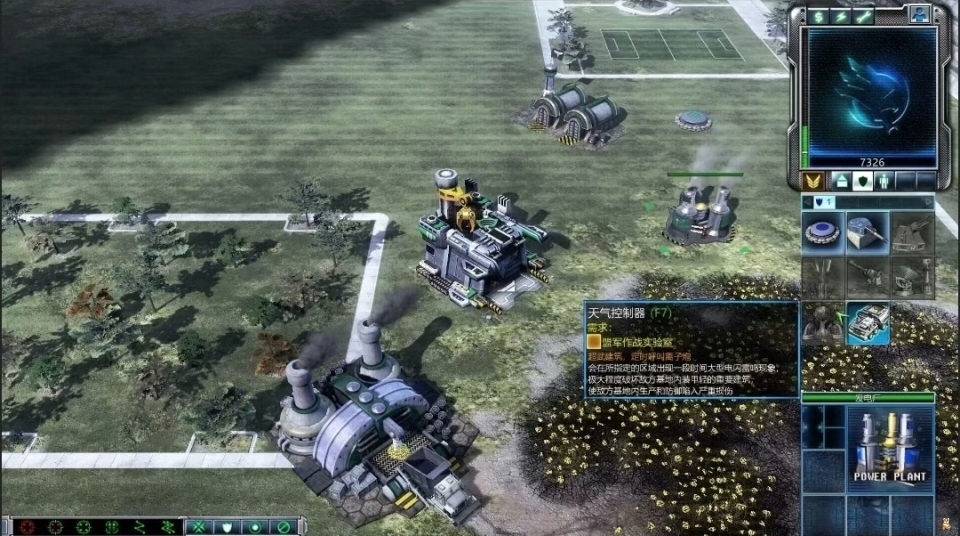The height and width of the screenshot is (536, 960).
Task: Select the green zigzag waypoint mode icon
Action: pos(140,527)
